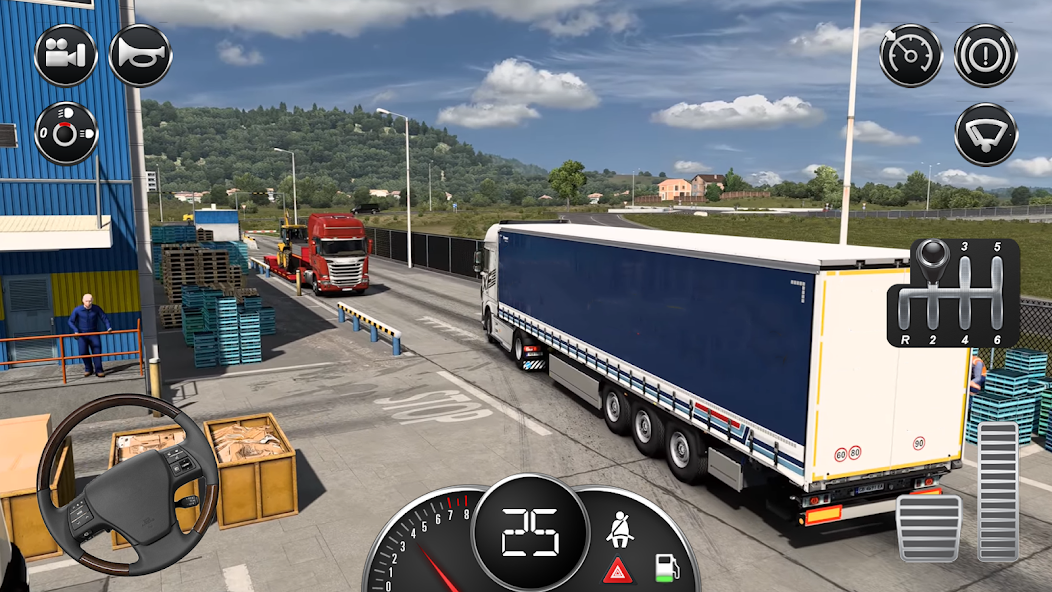The width and height of the screenshot is (1052, 592).
Task: Apply the brake pedal
Action: tap(928, 527)
